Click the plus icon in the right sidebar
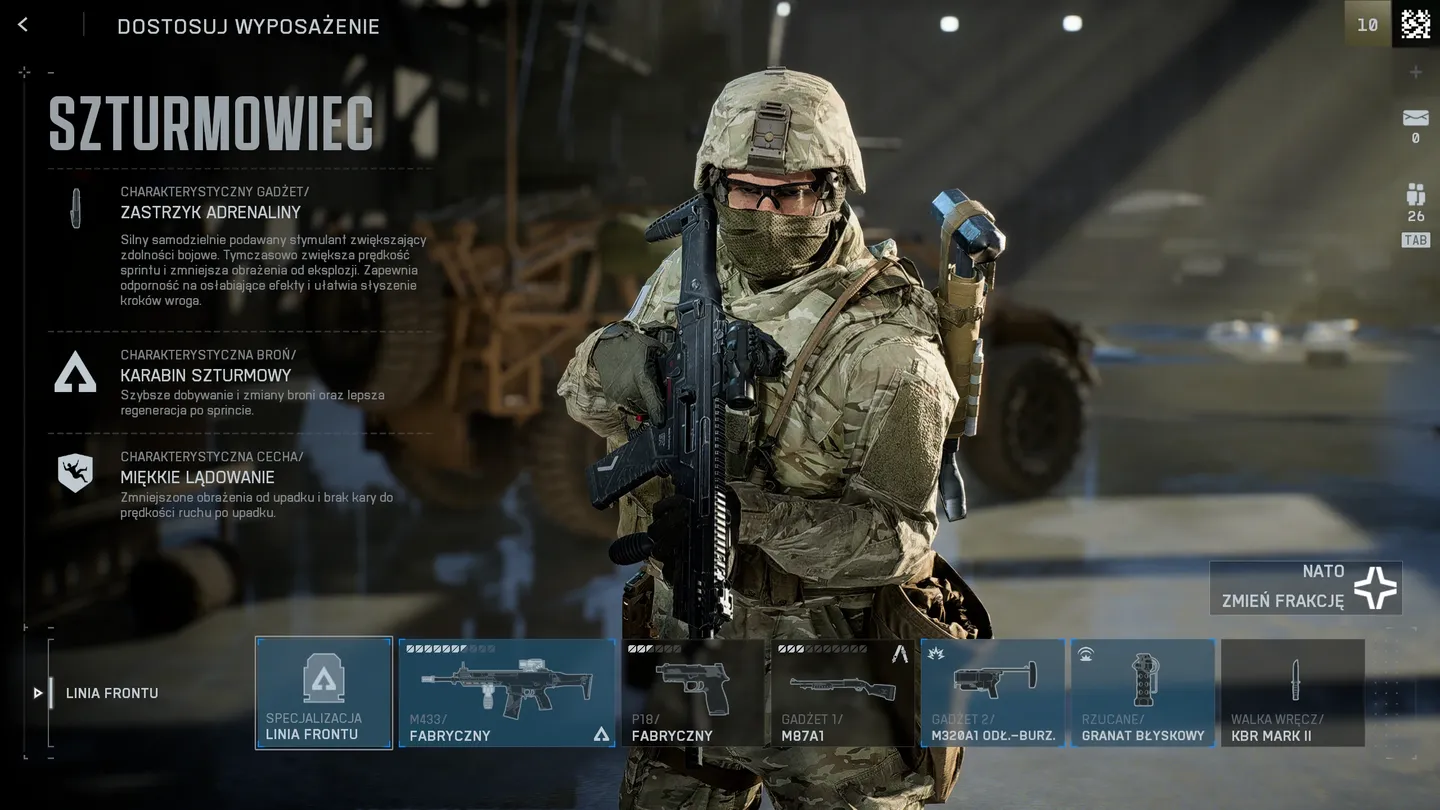Image resolution: width=1440 pixels, height=810 pixels. pos(1415,72)
